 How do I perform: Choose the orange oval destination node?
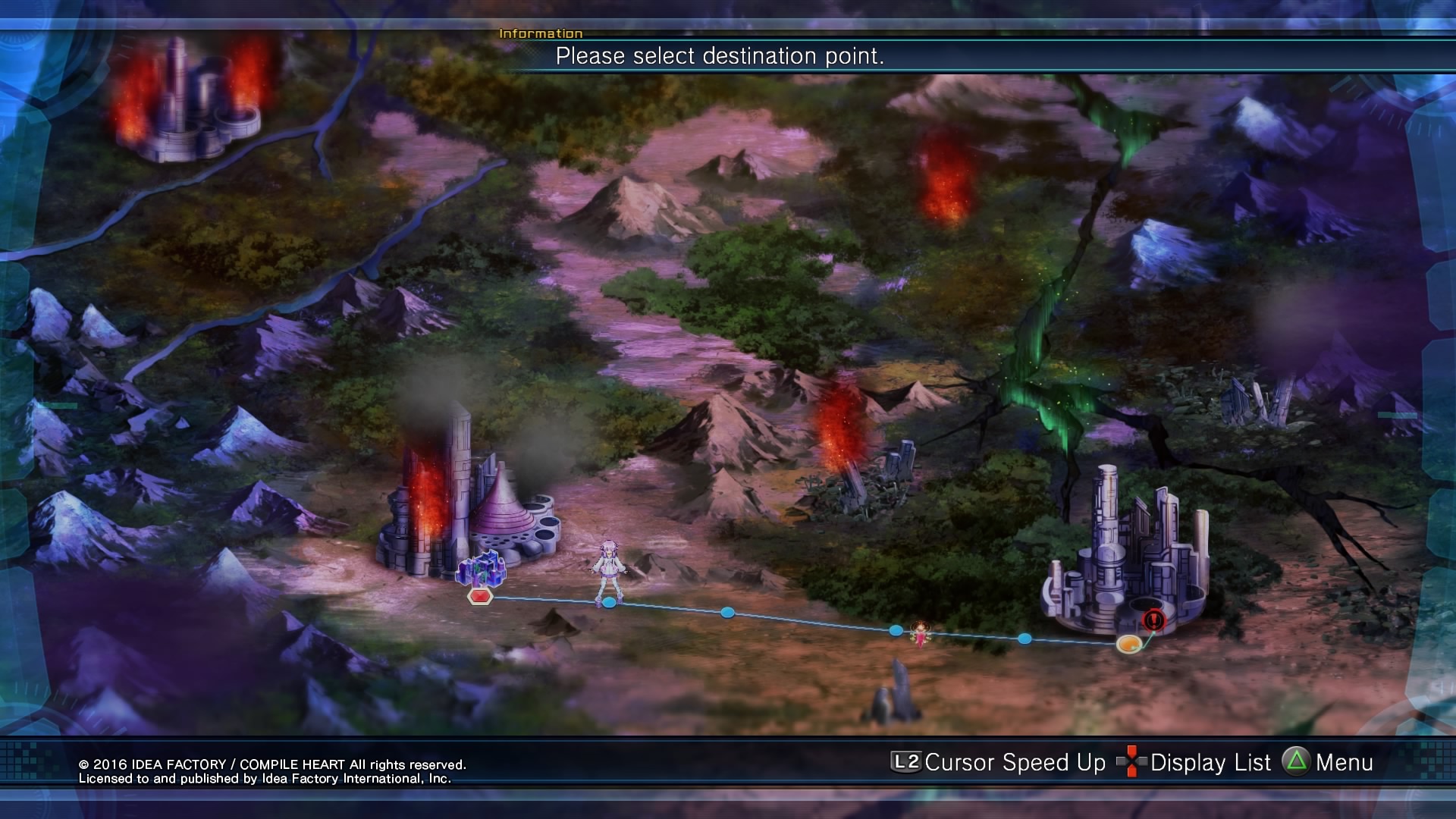click(x=1128, y=644)
